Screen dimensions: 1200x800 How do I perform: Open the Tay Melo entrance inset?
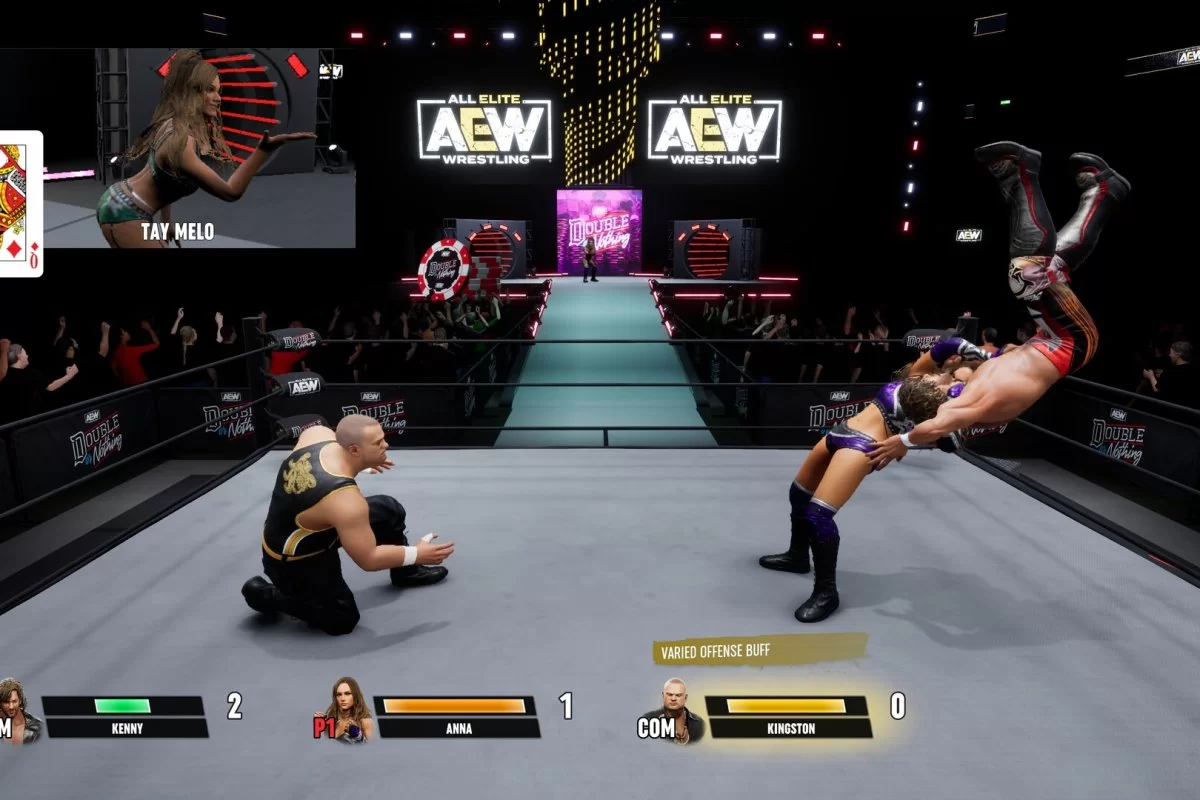click(199, 148)
